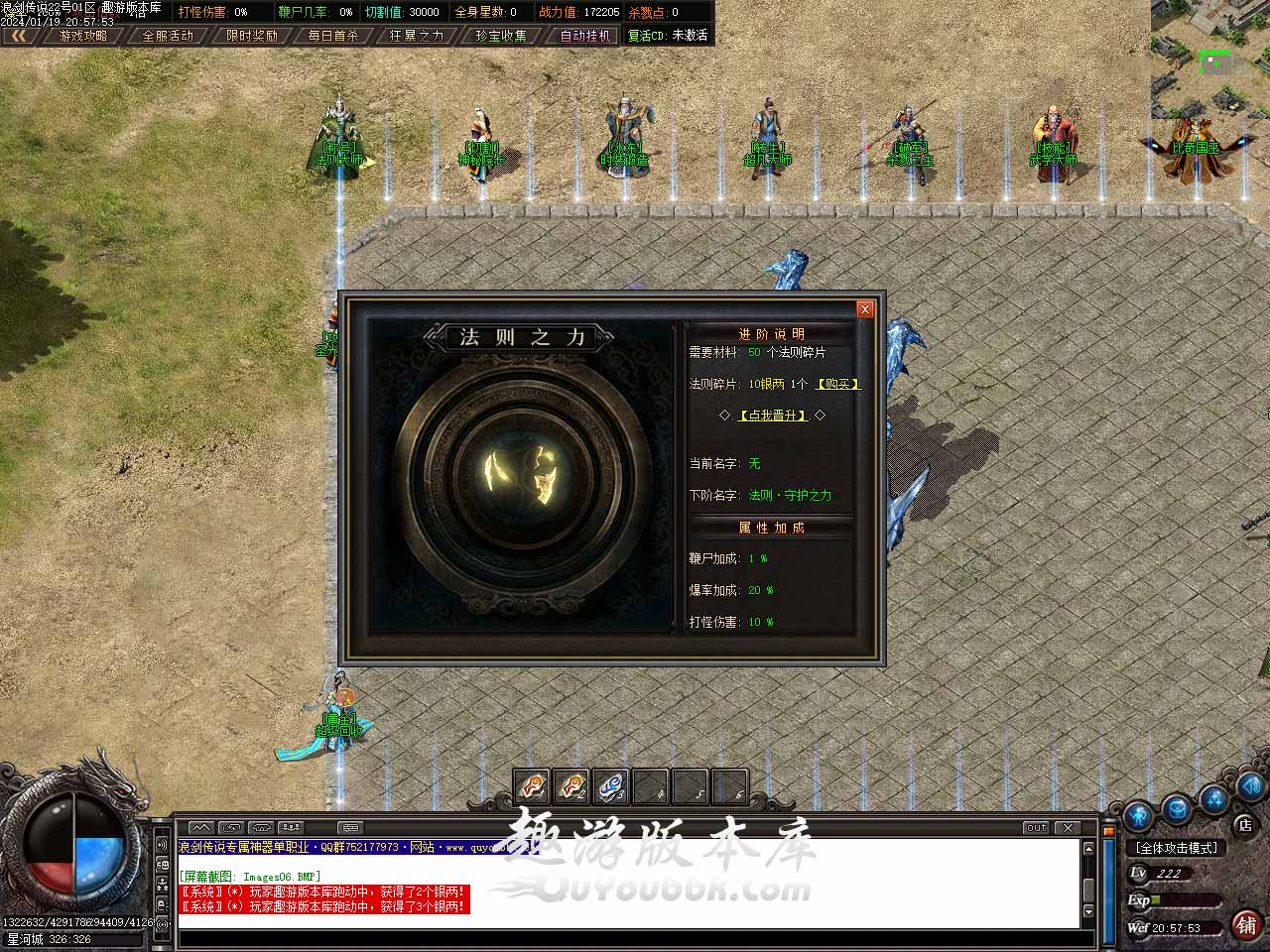
Task: Open the 每日首杀 menu
Action: (x=333, y=36)
